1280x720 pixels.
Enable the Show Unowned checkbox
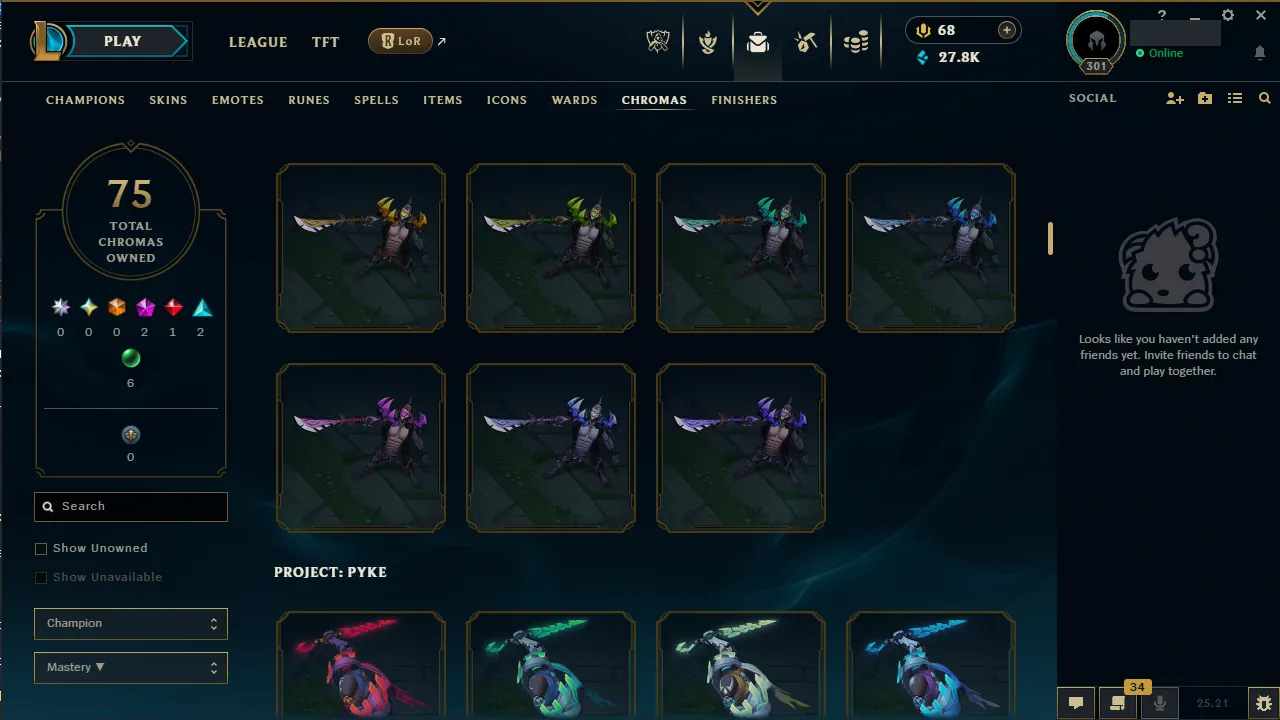(41, 548)
